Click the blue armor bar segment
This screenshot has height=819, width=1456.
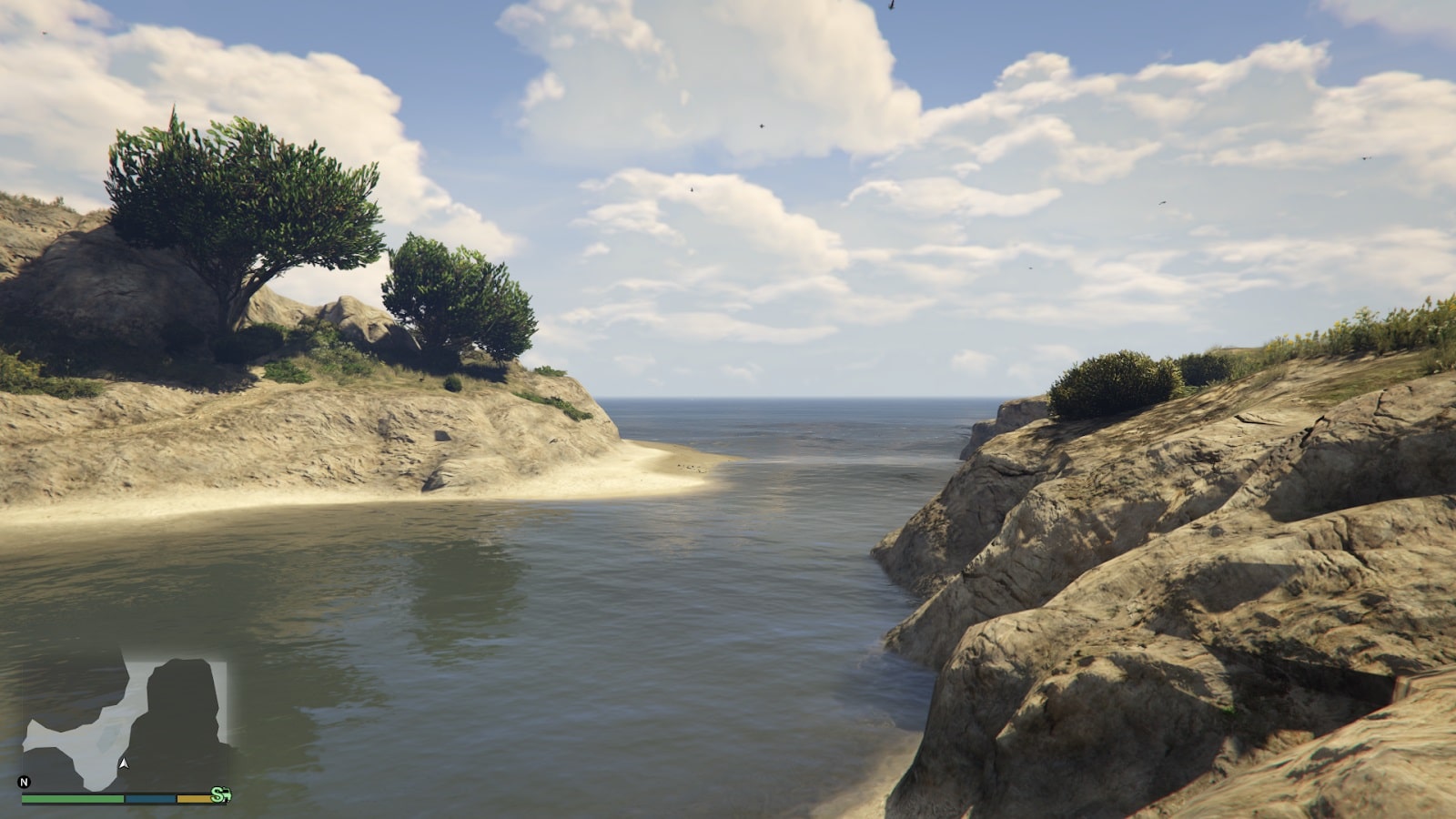click(x=149, y=798)
